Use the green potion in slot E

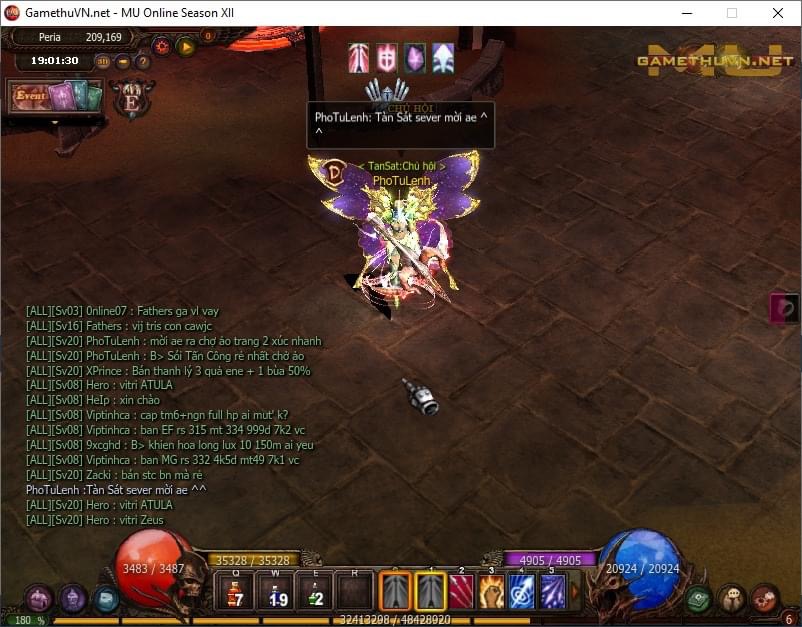[x=315, y=592]
